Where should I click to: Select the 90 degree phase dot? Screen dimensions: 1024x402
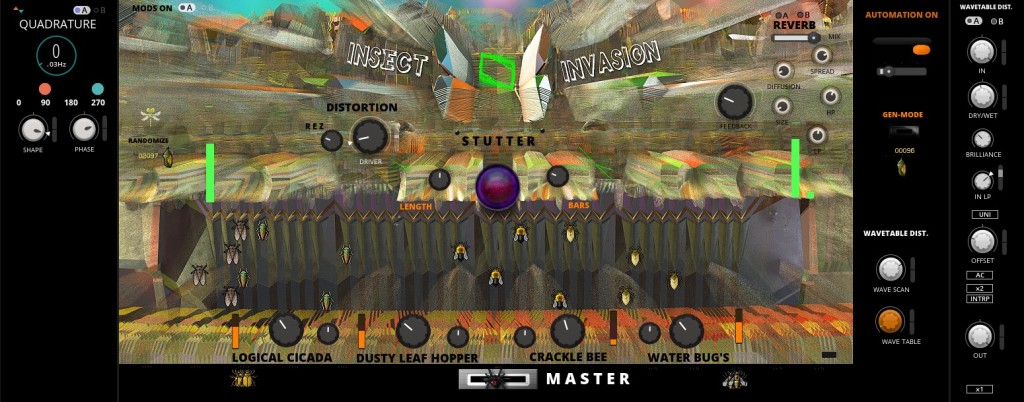click(45, 89)
